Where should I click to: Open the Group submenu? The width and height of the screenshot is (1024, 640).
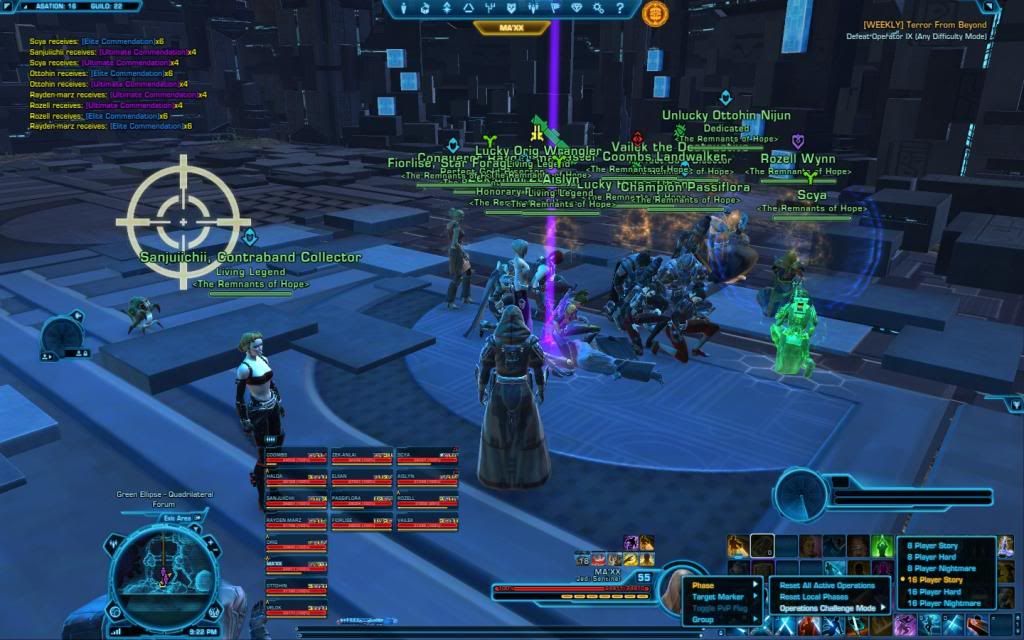click(x=704, y=620)
